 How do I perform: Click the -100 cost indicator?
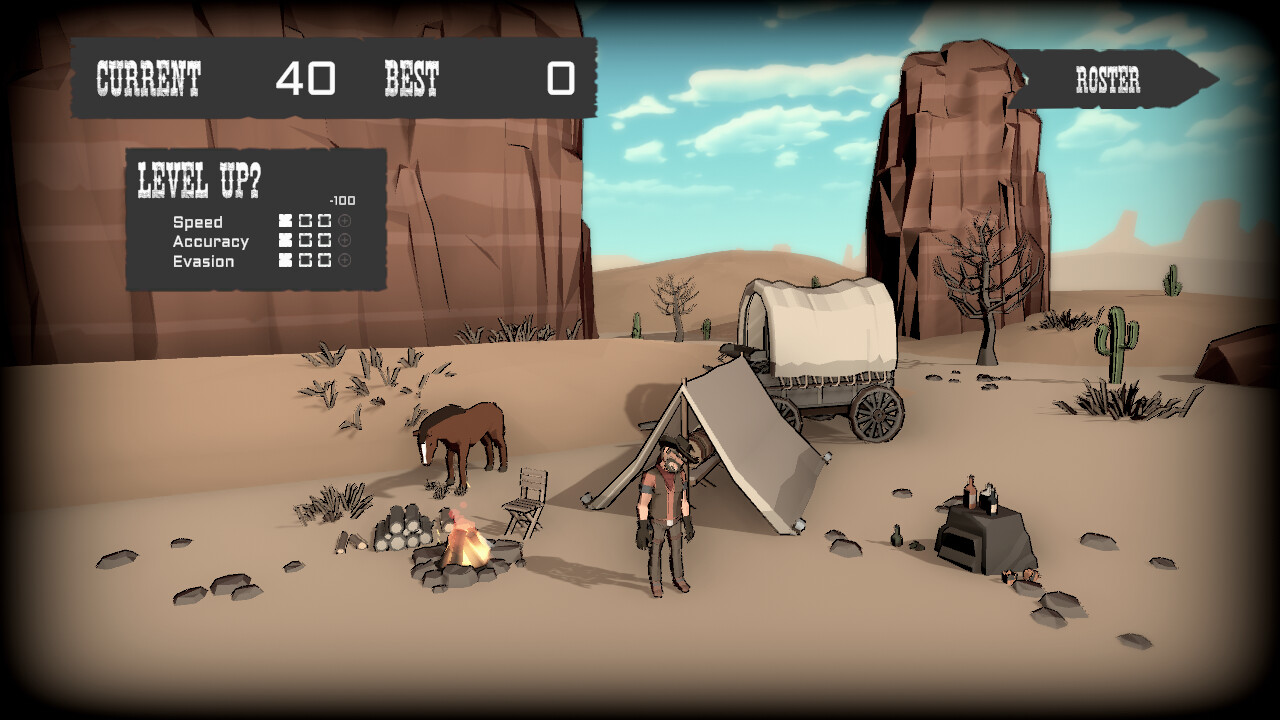point(341,200)
